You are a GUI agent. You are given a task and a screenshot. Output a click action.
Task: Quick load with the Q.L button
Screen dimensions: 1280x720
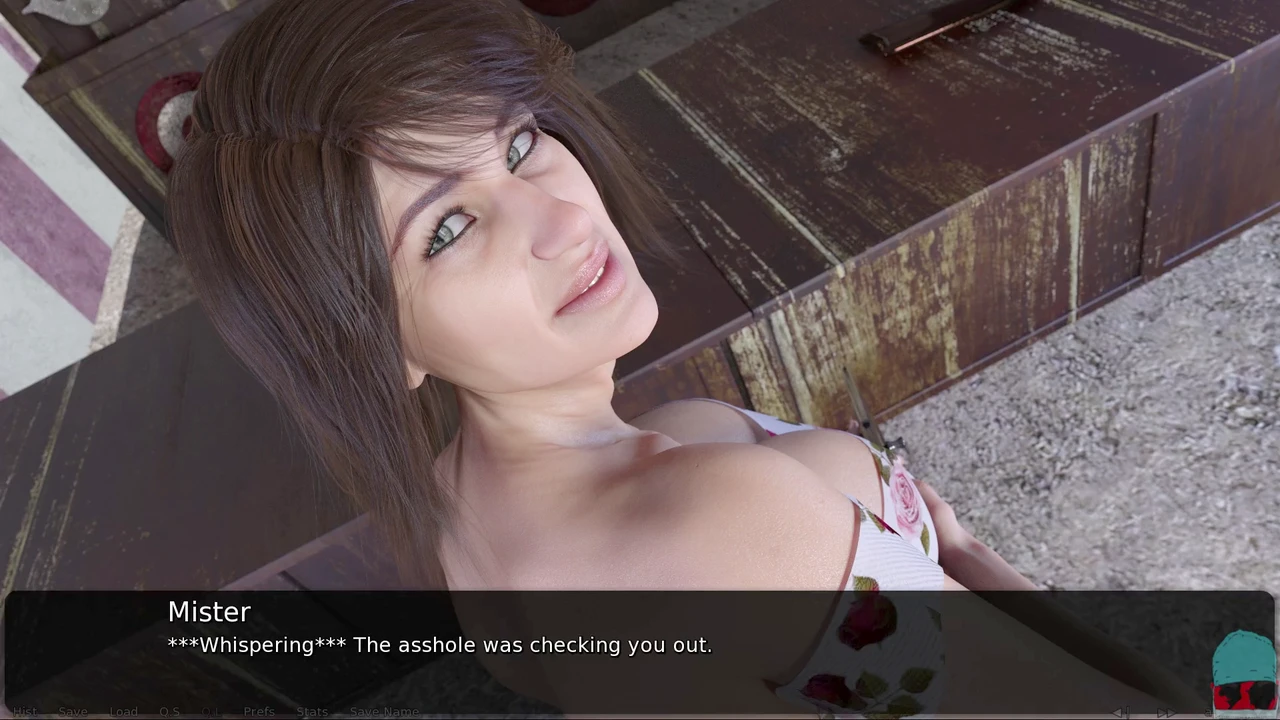tap(210, 712)
